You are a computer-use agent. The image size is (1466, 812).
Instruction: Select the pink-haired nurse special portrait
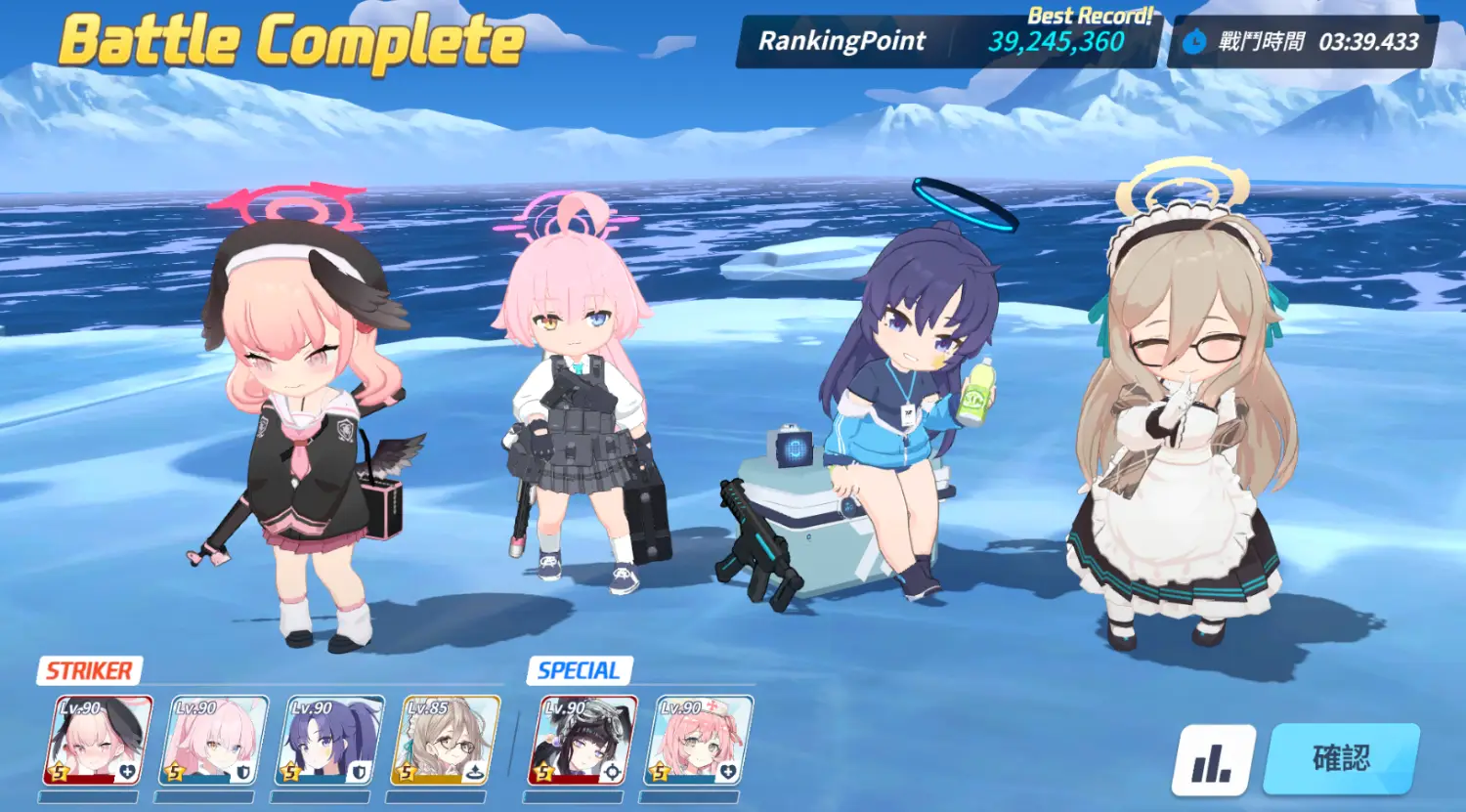698,741
